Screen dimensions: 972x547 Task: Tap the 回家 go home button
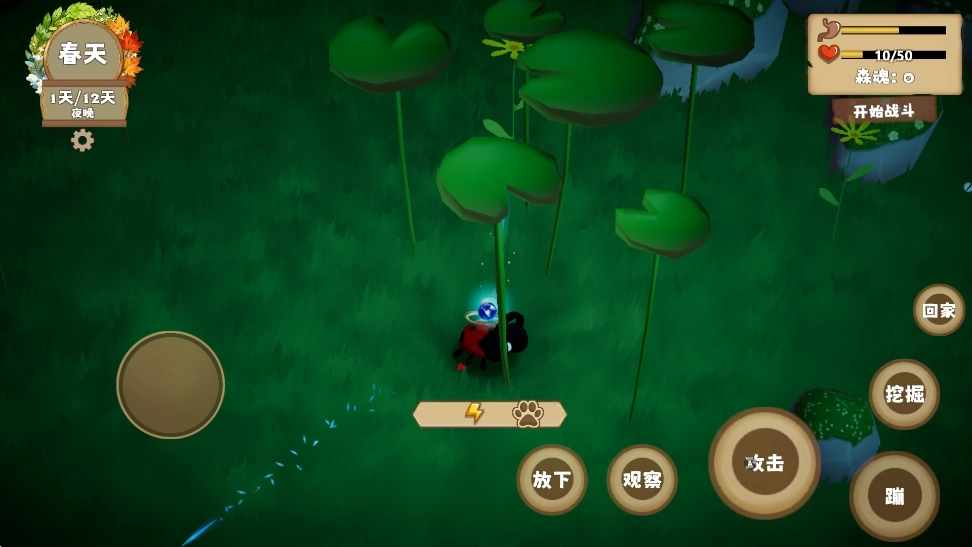tap(938, 310)
